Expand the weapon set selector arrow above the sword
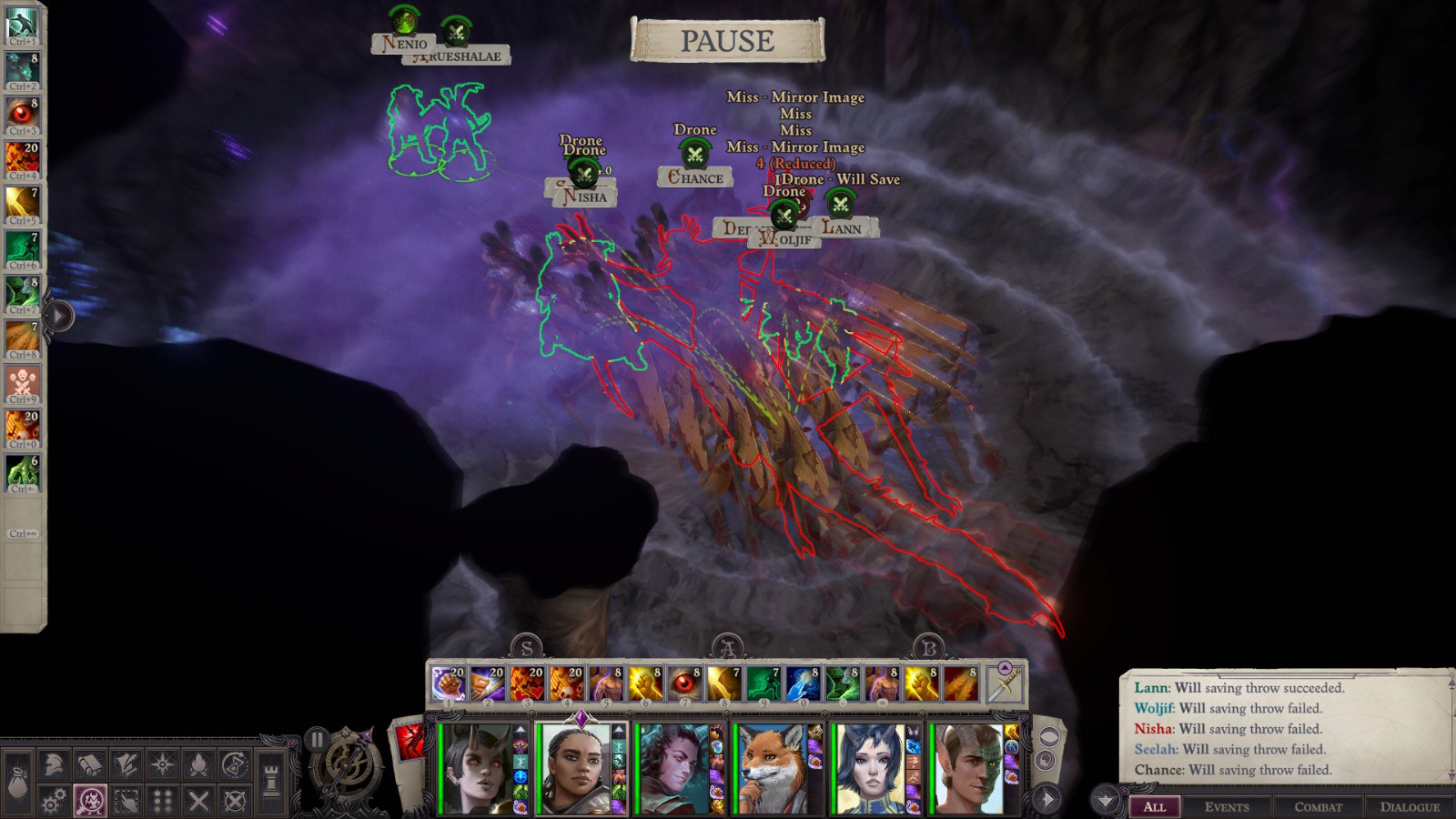Viewport: 1456px width, 819px height. pyautogui.click(x=1005, y=667)
